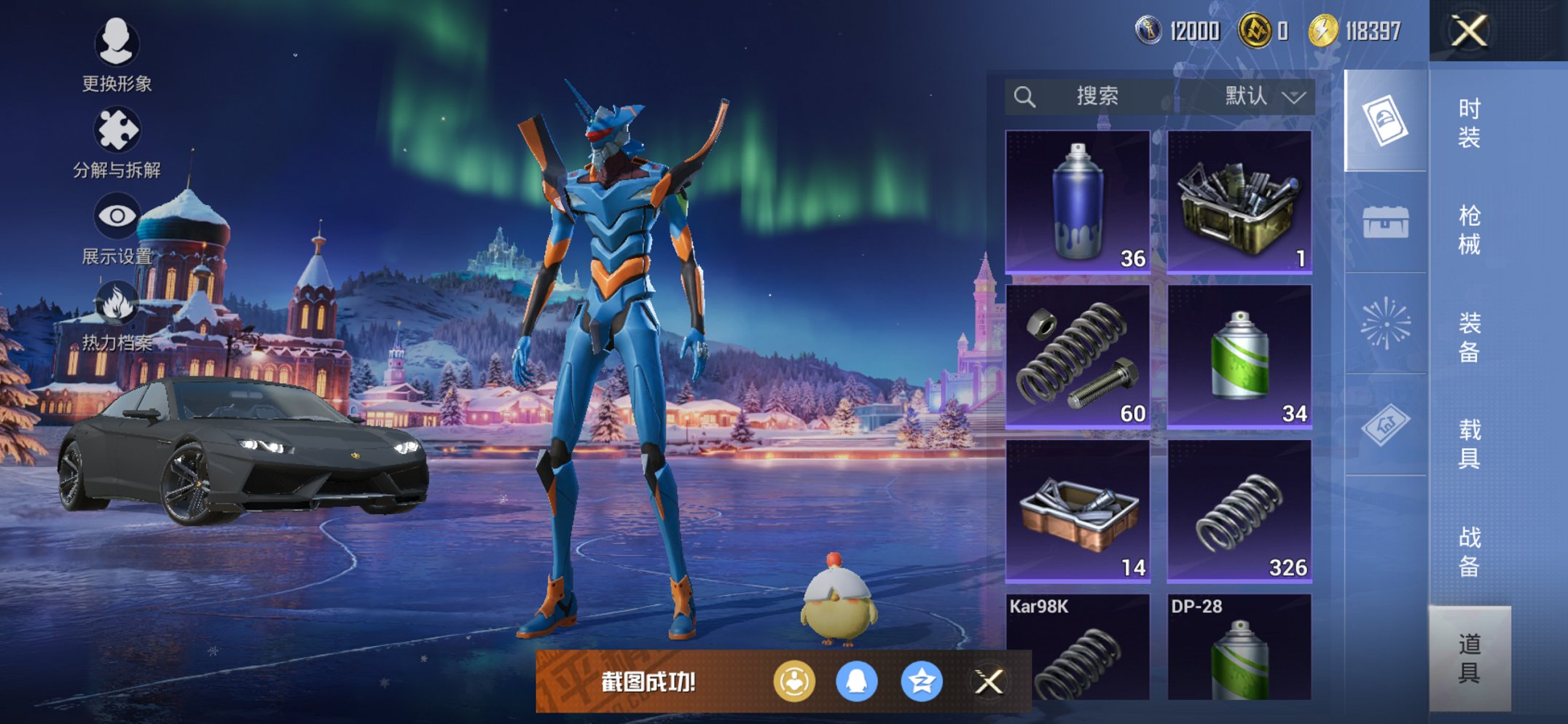This screenshot has width=1568, height=724.
Task: Select the spring item with count 326
Action: click(x=1239, y=511)
